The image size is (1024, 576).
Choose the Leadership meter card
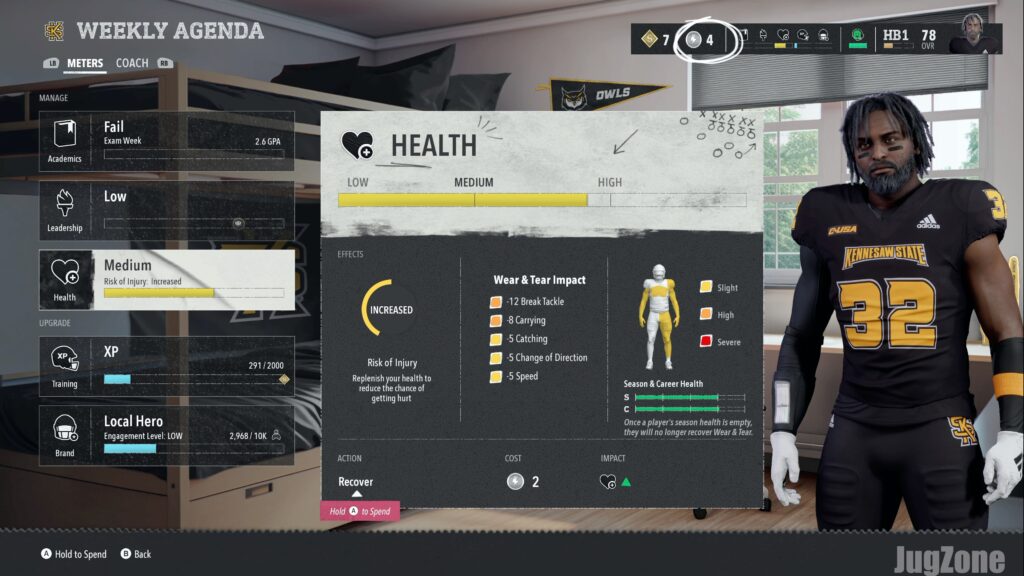(167, 210)
